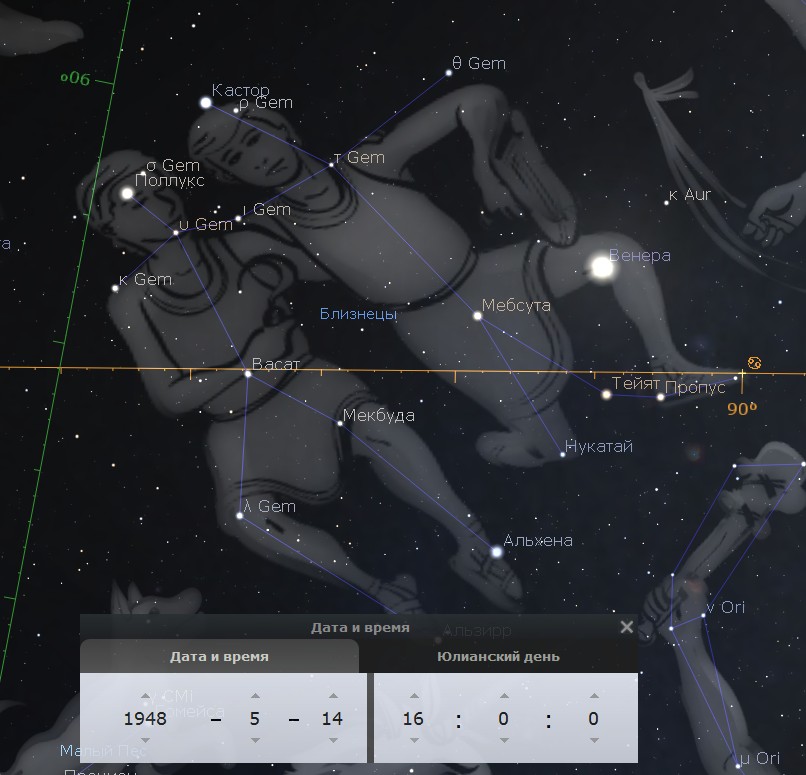Advance the hour with its up arrow

[x=413, y=696]
